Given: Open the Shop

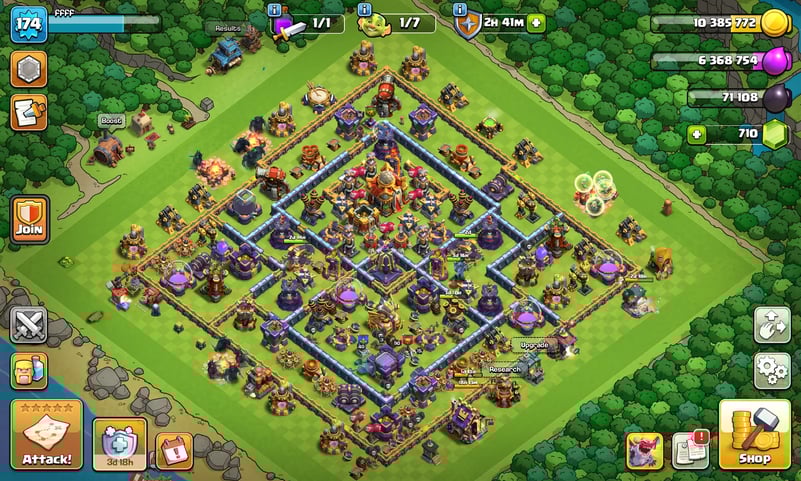Looking at the screenshot, I should click(x=755, y=435).
